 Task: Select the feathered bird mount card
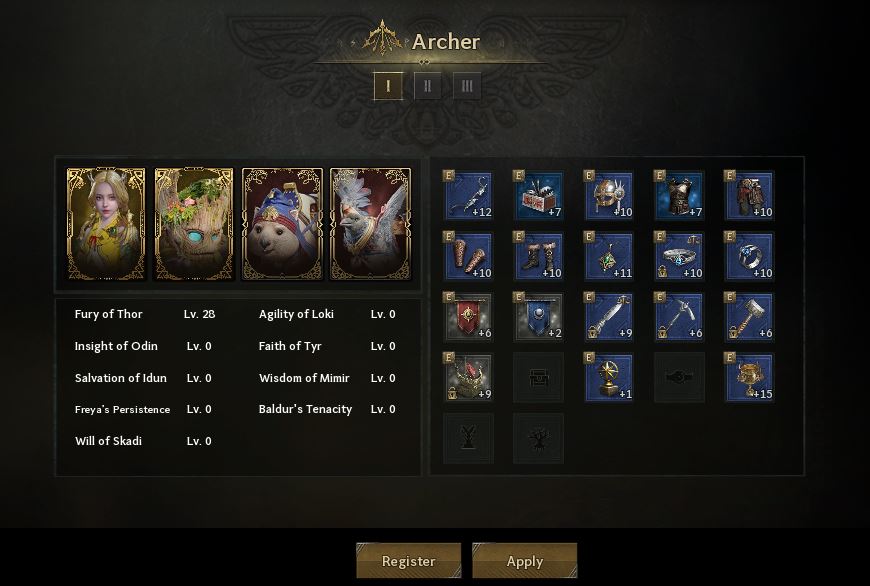coord(371,223)
